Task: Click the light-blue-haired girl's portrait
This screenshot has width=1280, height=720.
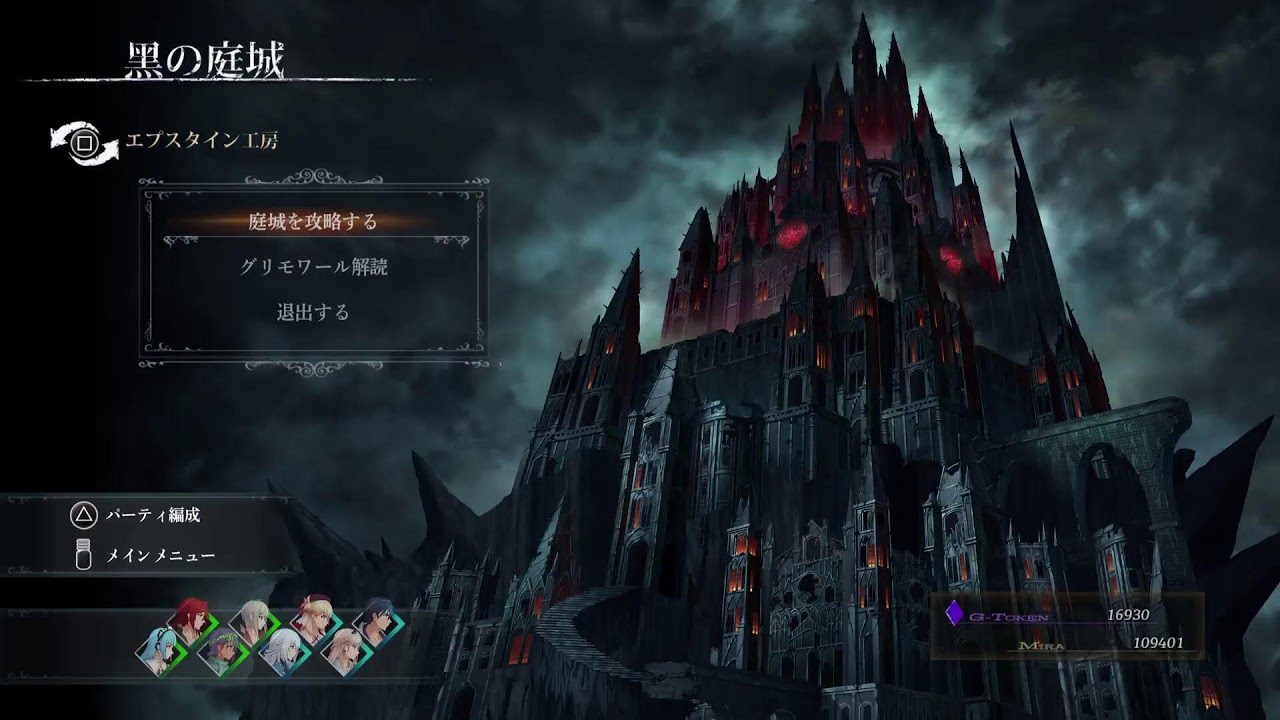Action: 160,651
